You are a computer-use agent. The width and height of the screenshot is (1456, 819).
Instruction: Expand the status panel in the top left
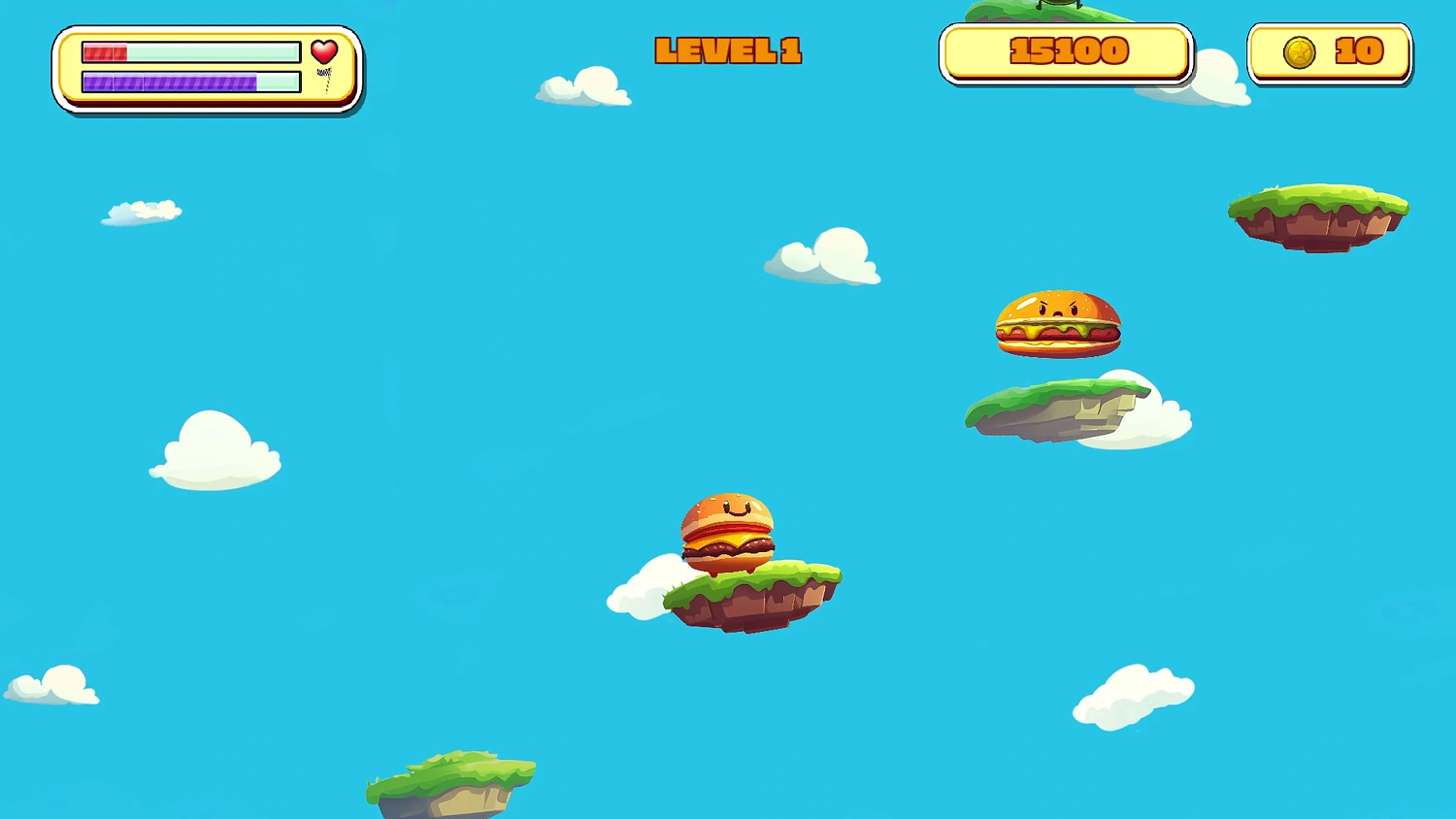[x=207, y=68]
